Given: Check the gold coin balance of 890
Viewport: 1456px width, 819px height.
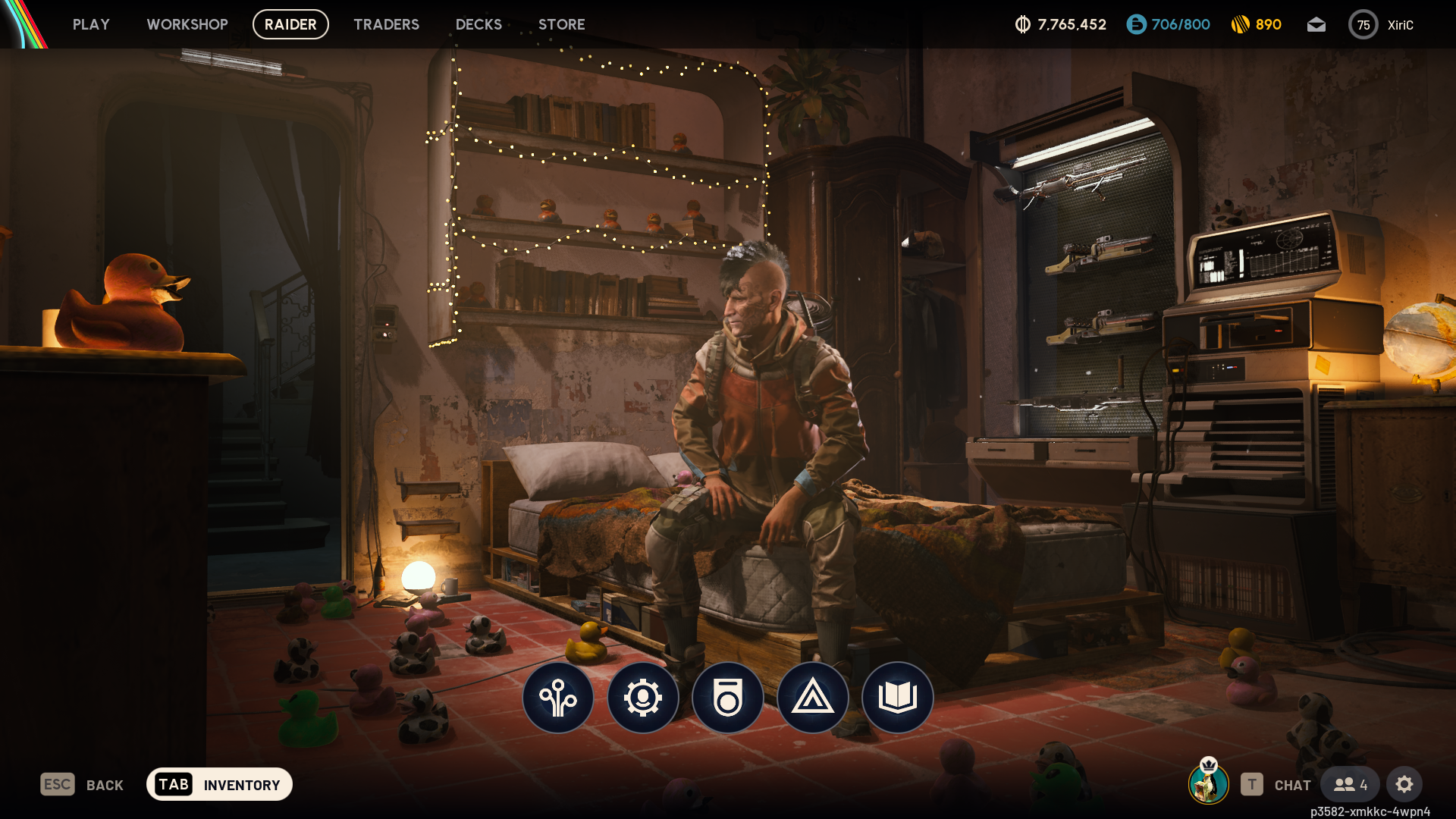Looking at the screenshot, I should point(1257,25).
